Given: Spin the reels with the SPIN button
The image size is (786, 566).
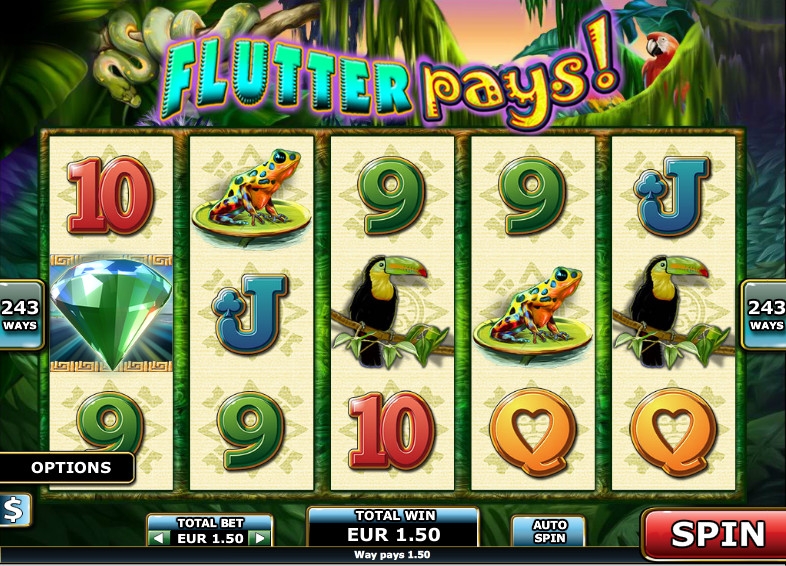Looking at the screenshot, I should (x=716, y=533).
